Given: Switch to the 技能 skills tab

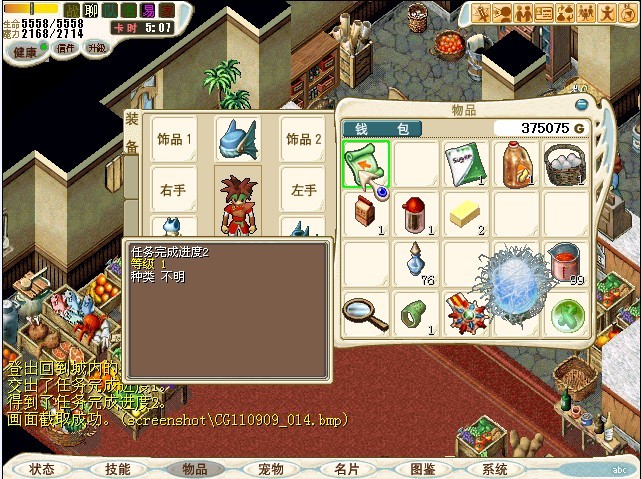Looking at the screenshot, I should tap(118, 468).
